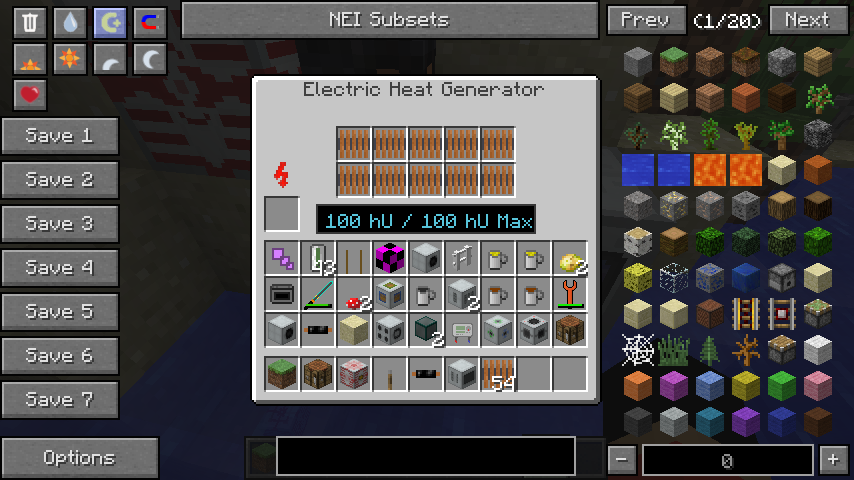Image resolution: width=854 pixels, height=480 pixels.
Task: Pick the cobweb from the item panel
Action: 638,349
